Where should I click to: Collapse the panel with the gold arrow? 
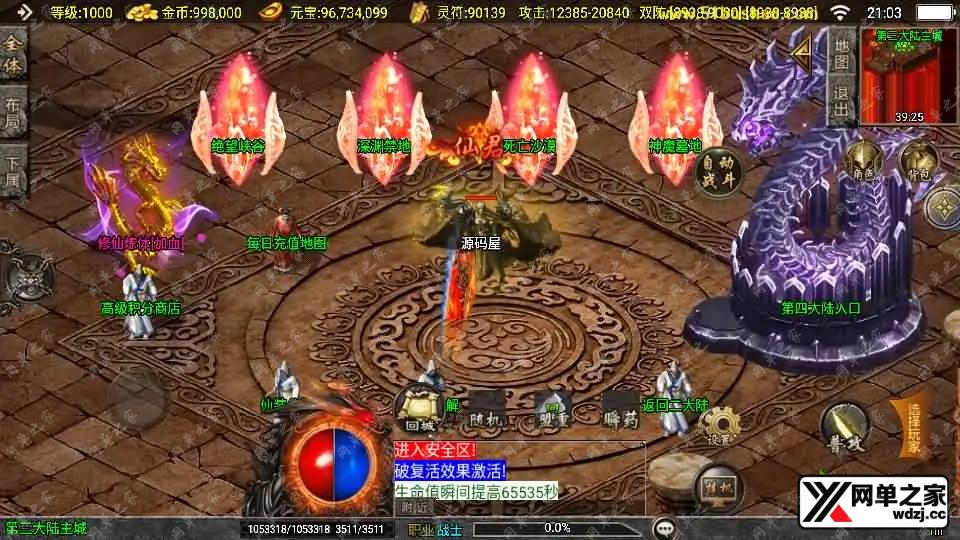(800, 53)
